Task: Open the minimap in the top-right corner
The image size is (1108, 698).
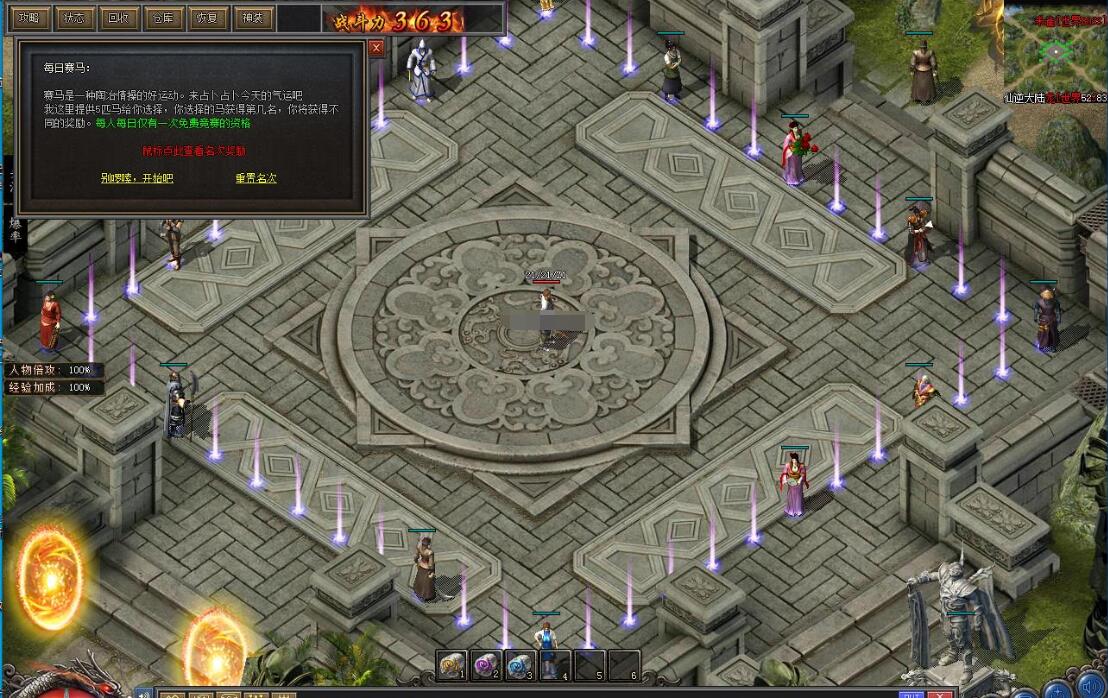Action: tap(1055, 48)
